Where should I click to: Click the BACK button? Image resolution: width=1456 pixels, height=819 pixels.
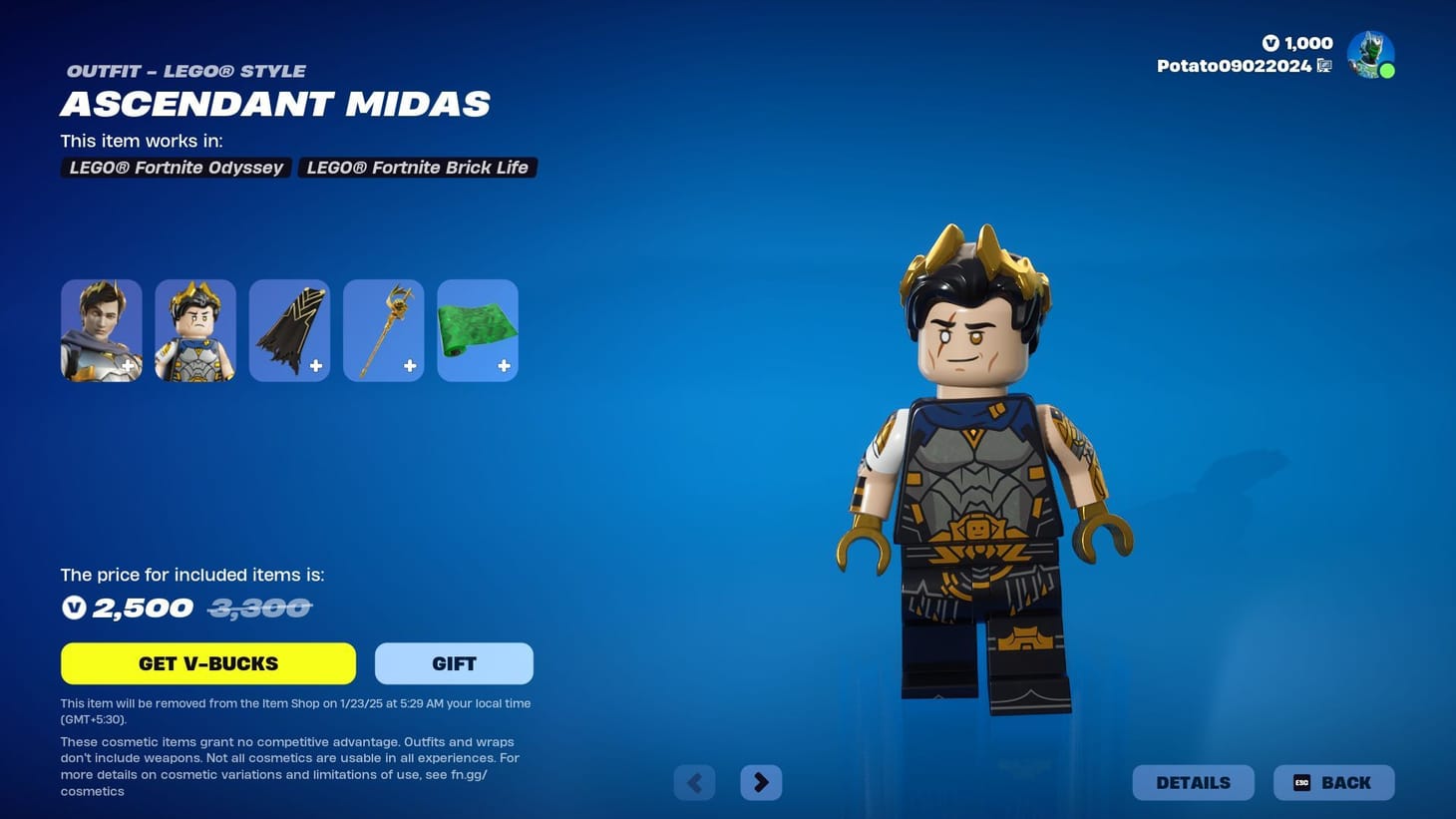click(1334, 782)
